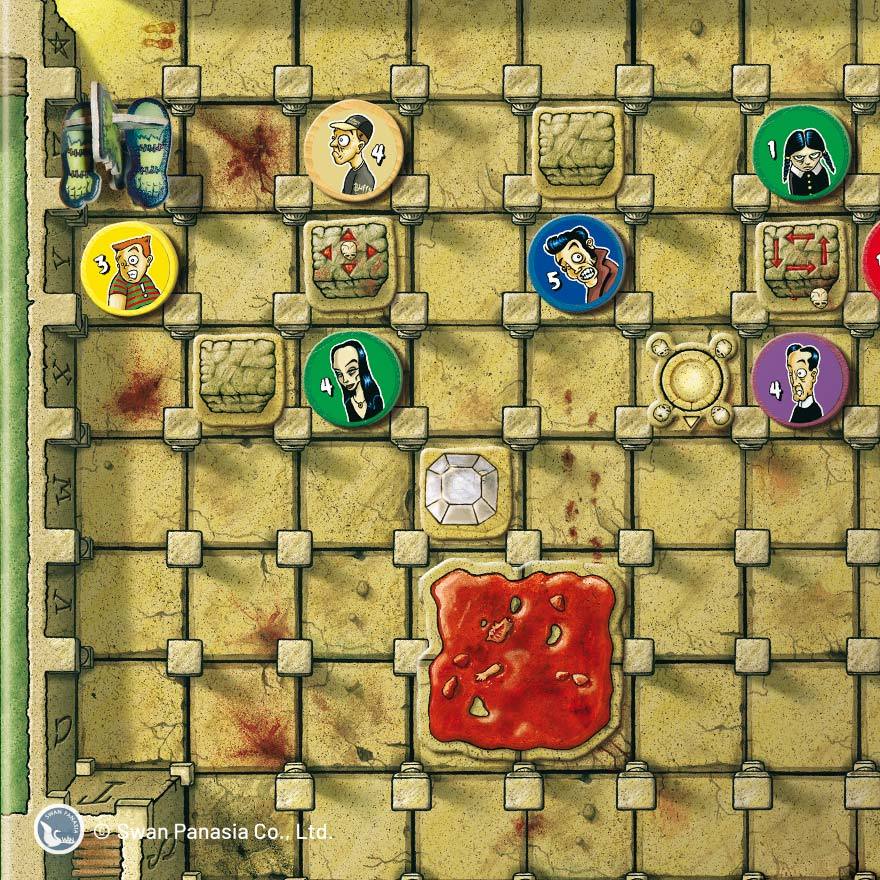Select the white crystal tile
This screenshot has width=880, height=880.
pyautogui.click(x=465, y=493)
